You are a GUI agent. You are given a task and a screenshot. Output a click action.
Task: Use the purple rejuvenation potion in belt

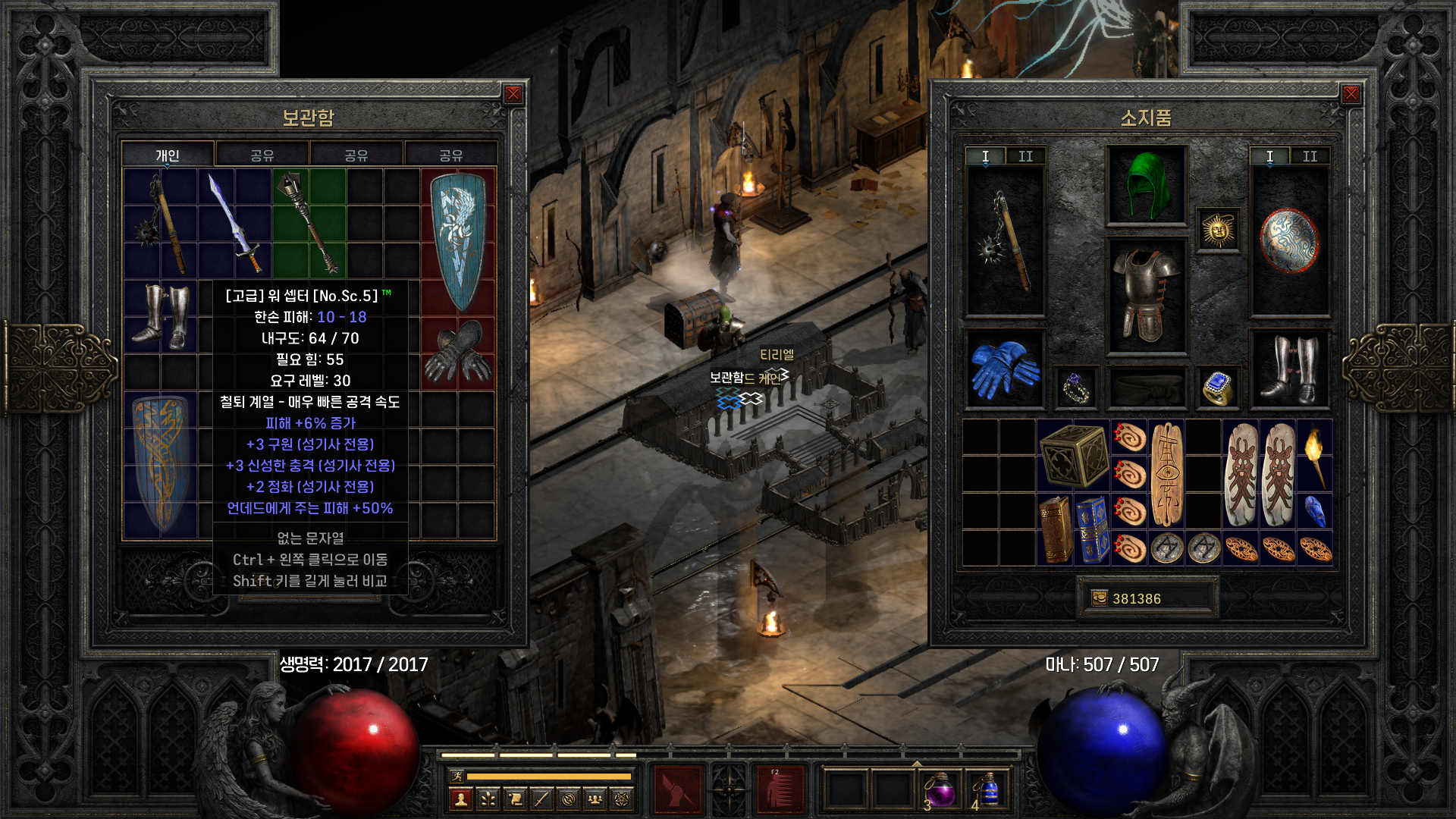[940, 790]
